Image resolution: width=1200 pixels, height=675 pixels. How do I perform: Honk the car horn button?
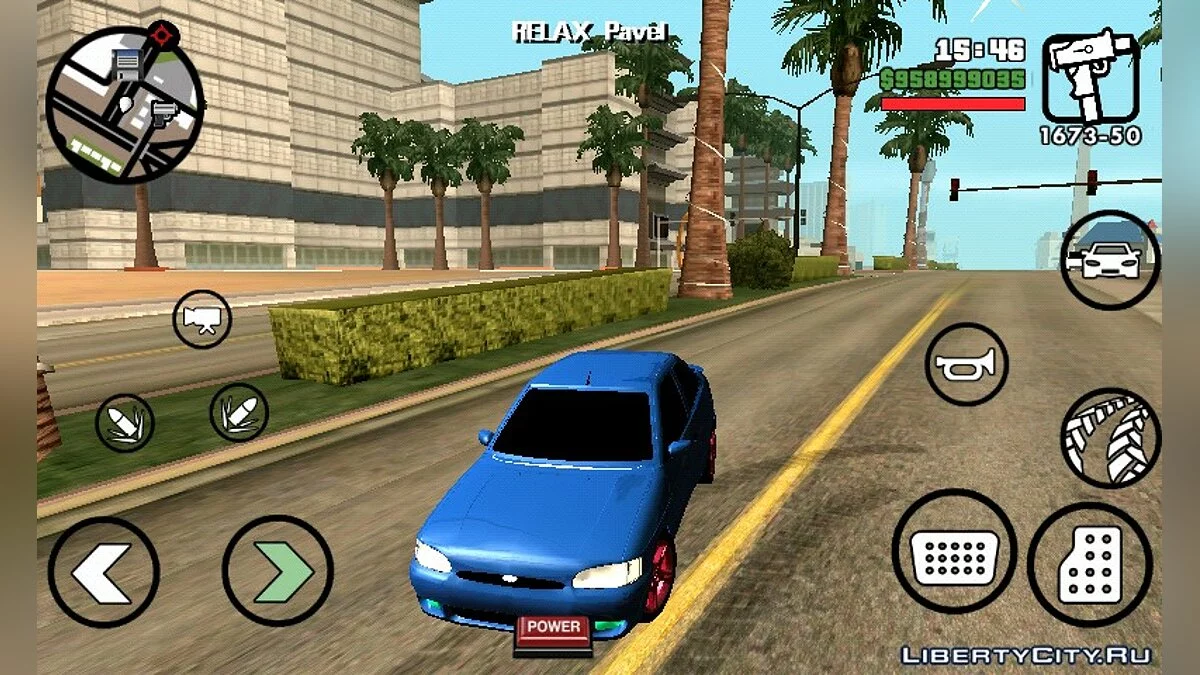[966, 364]
